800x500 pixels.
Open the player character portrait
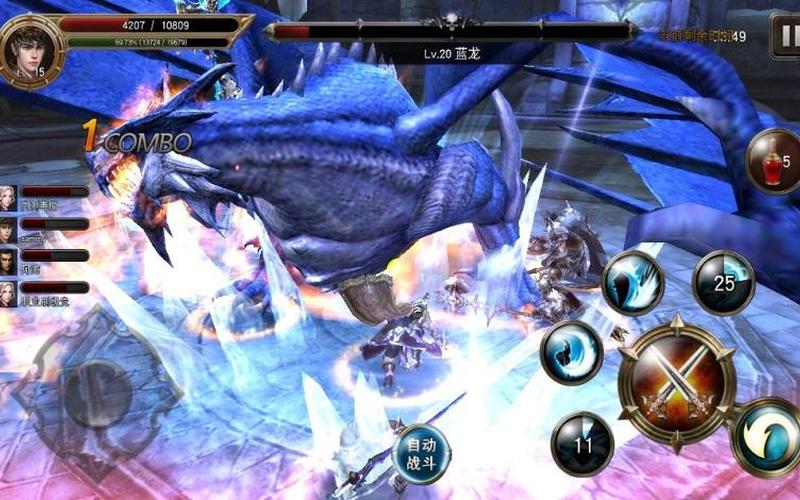pos(30,45)
